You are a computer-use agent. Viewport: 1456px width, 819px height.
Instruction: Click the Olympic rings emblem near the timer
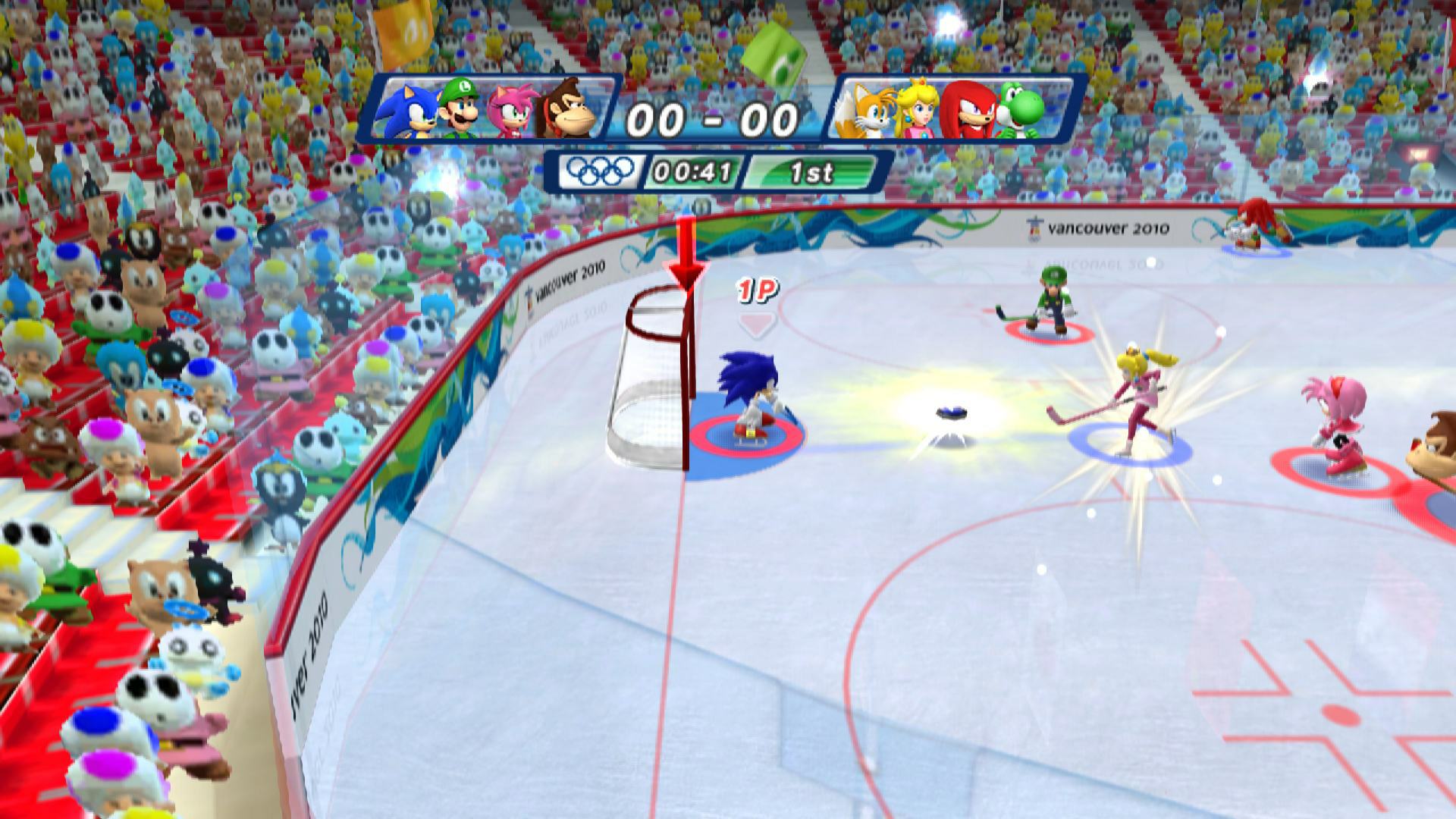[599, 173]
